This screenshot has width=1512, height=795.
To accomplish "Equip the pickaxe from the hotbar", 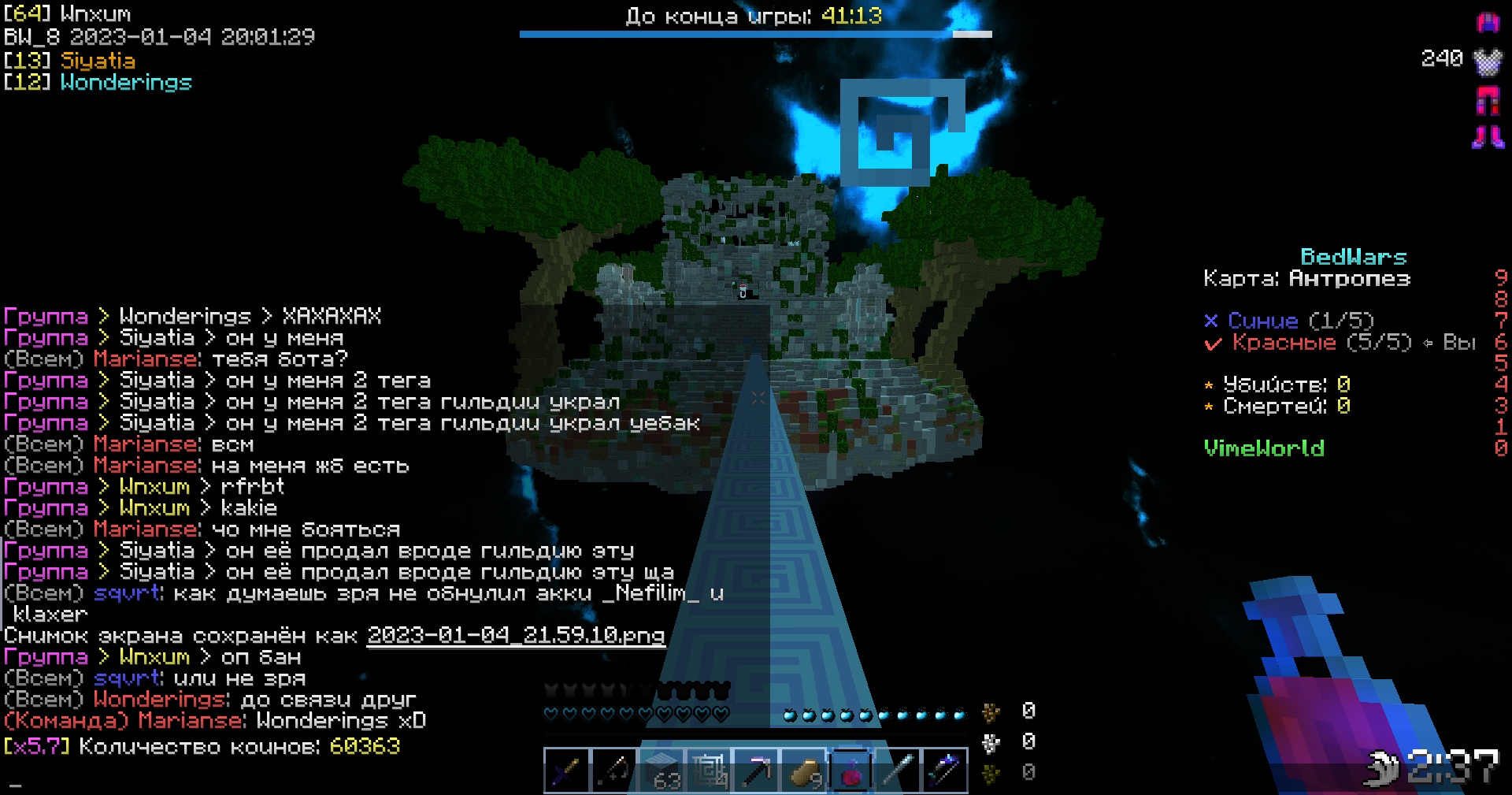I will point(756,770).
